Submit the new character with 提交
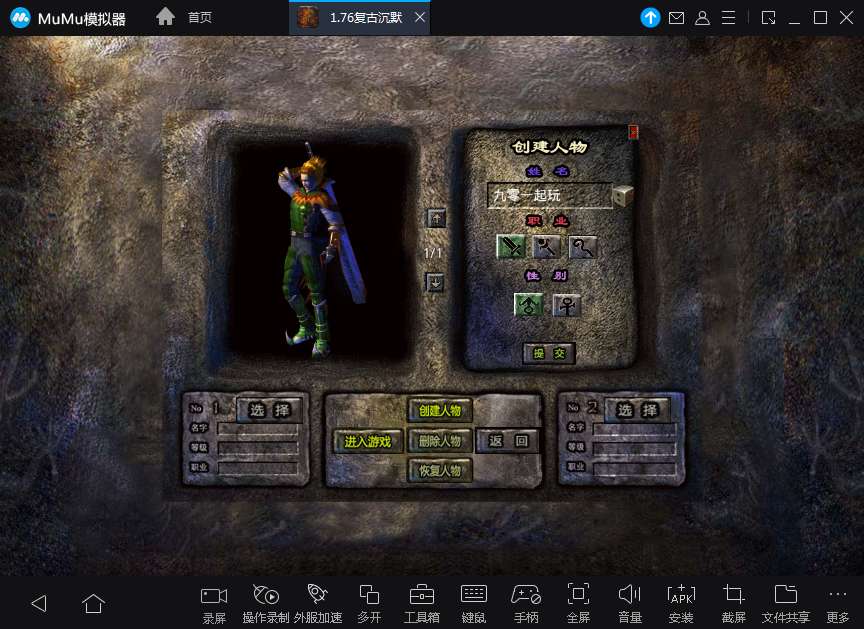Screen dimensions: 864x629 pyautogui.click(x=549, y=353)
